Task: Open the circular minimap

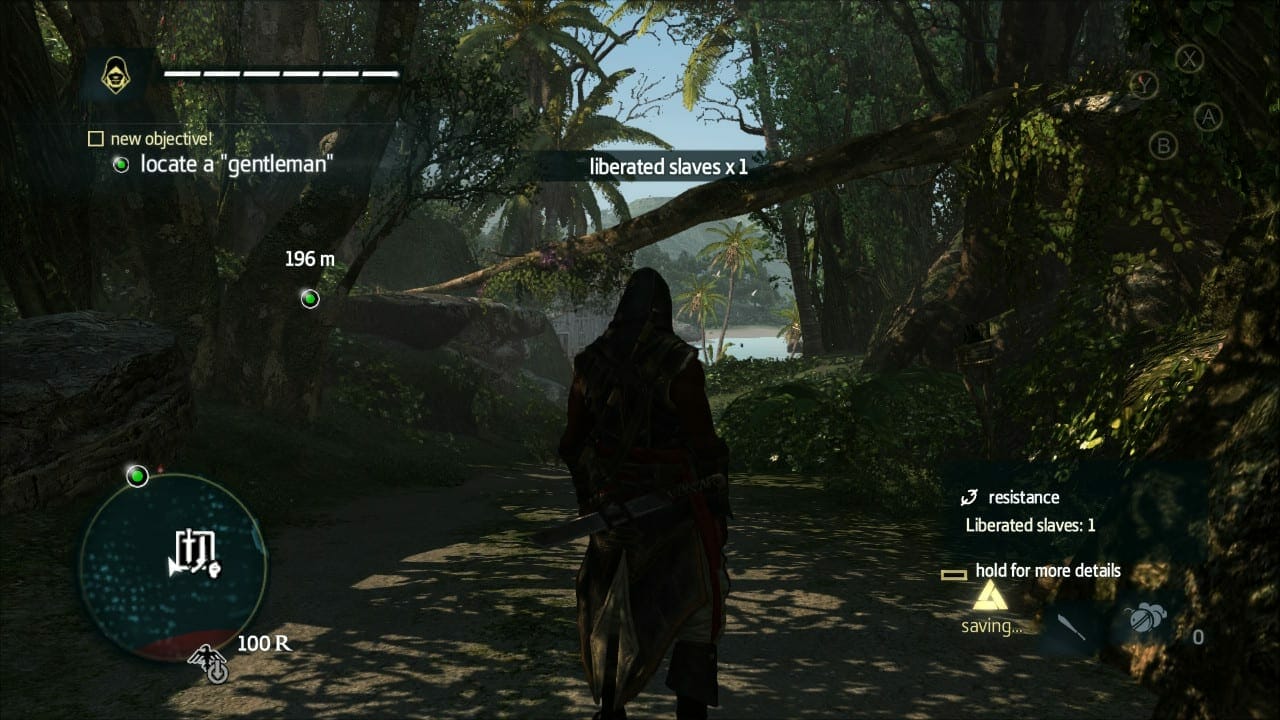Action: click(173, 567)
